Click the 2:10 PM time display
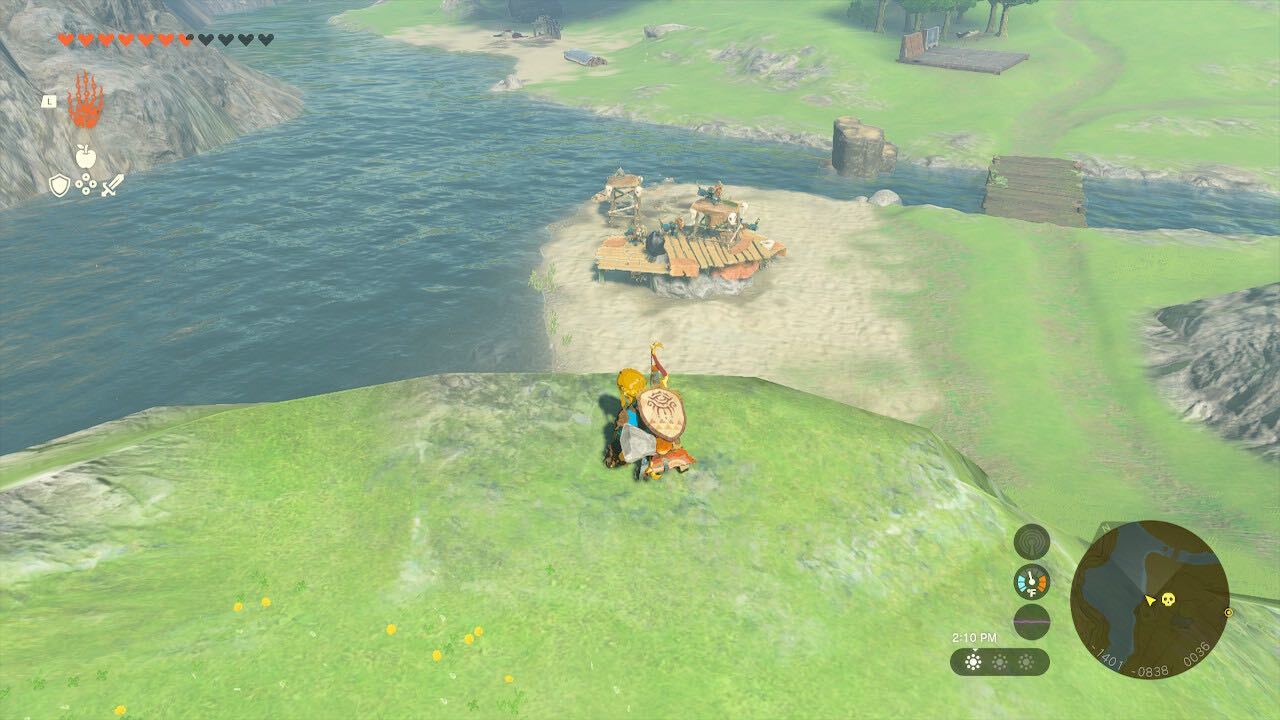1280x720 pixels. pyautogui.click(x=975, y=636)
